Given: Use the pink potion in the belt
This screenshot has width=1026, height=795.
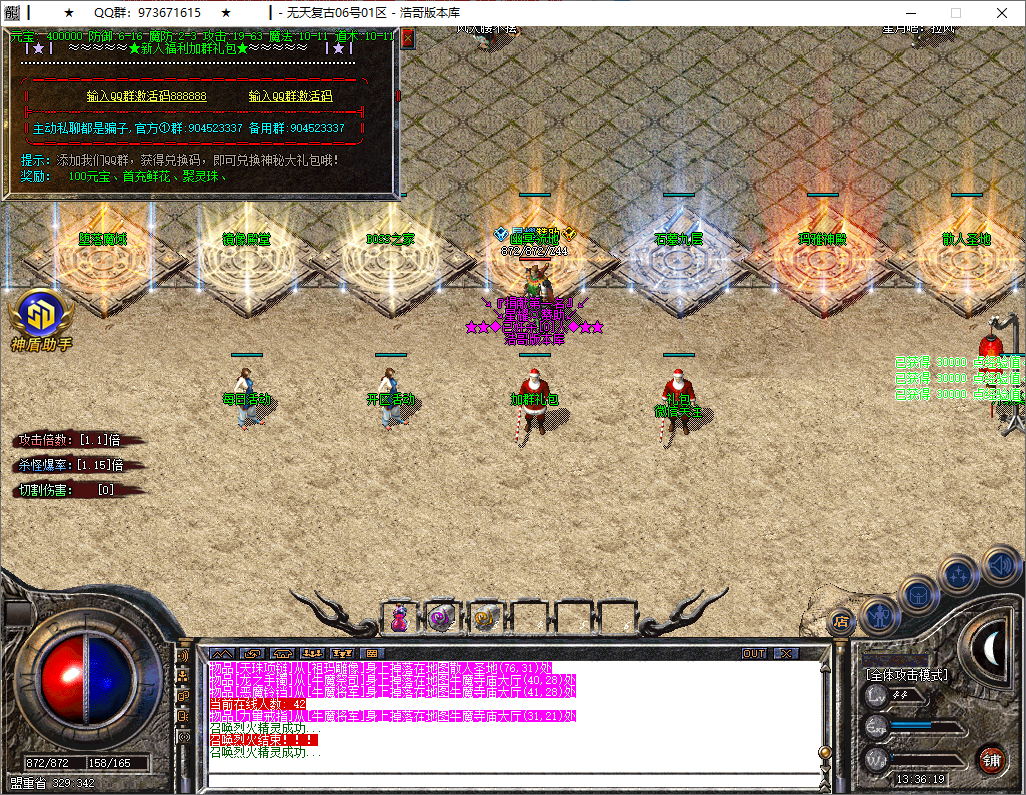Looking at the screenshot, I should coord(399,618).
